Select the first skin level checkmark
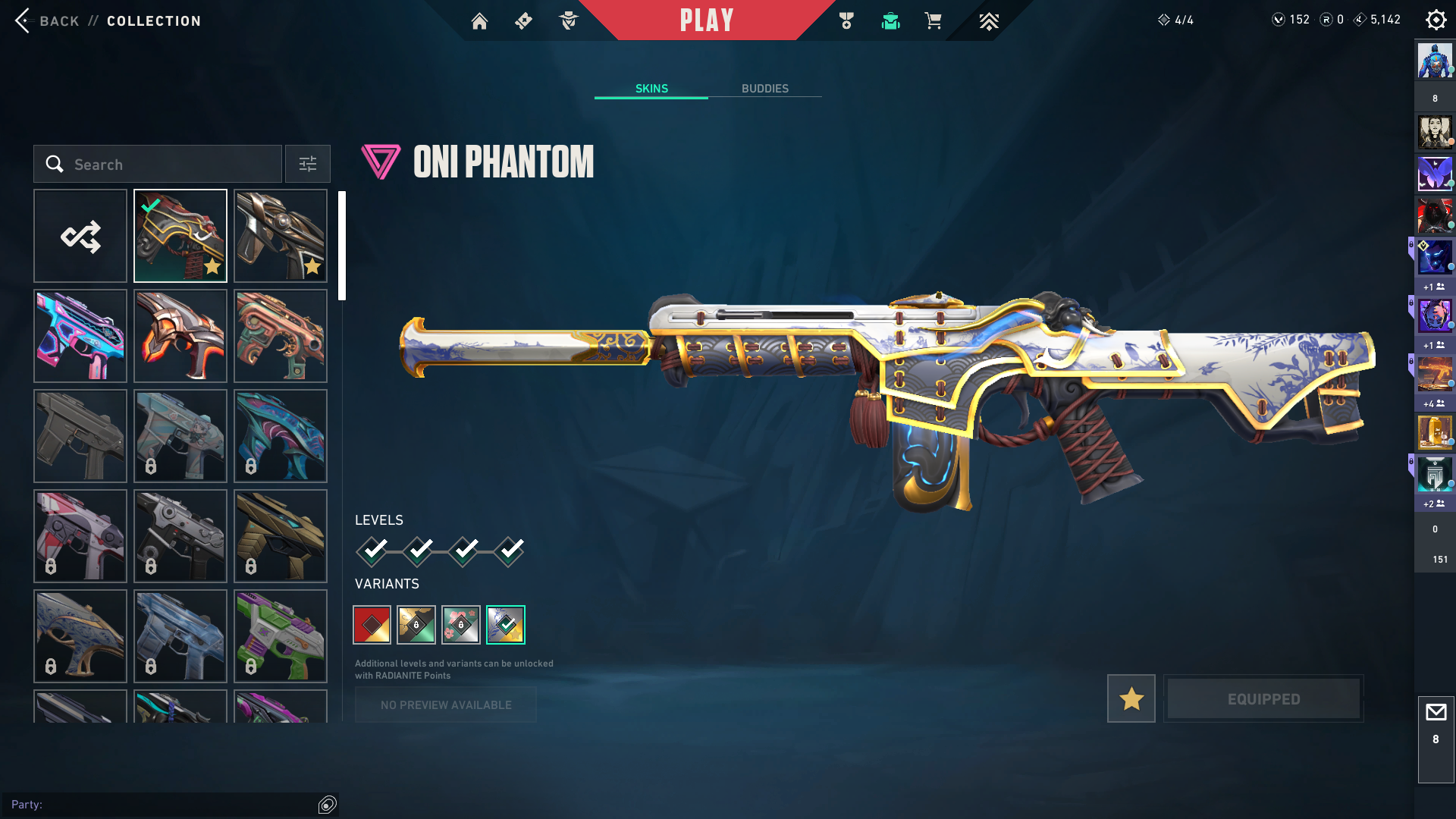Image resolution: width=1456 pixels, height=819 pixels. click(x=373, y=551)
